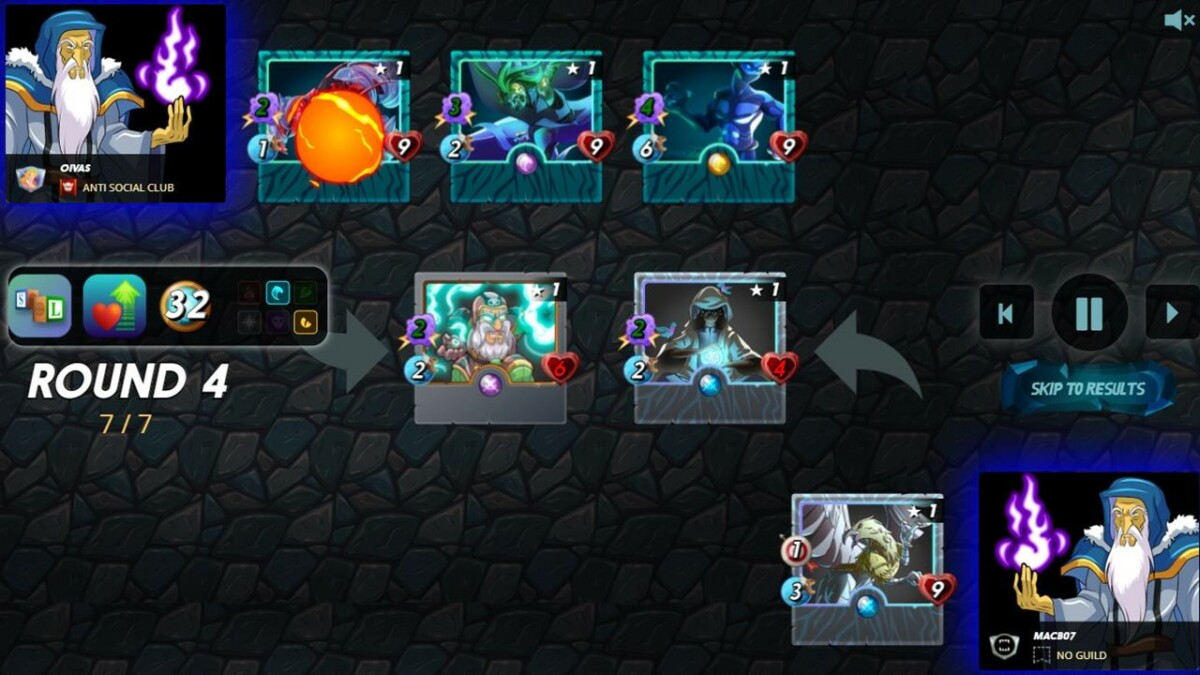The image size is (1200, 675).
Task: Select the blue humanoid creature card
Action: (718, 125)
